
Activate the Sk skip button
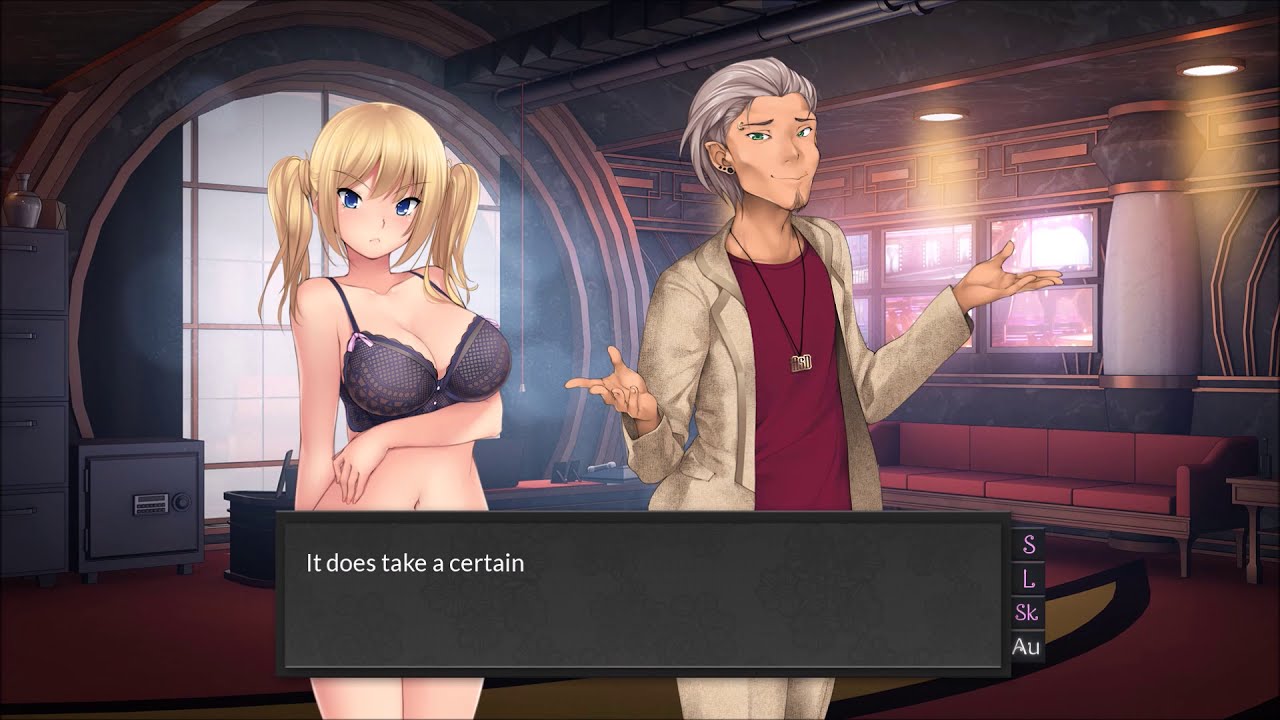point(1027,613)
